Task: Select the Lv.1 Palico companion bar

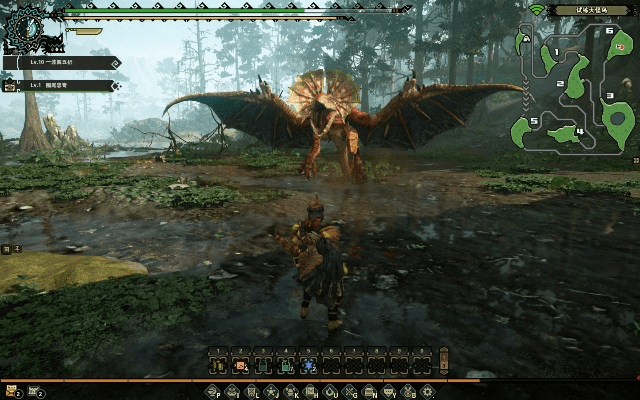Action: (62, 86)
